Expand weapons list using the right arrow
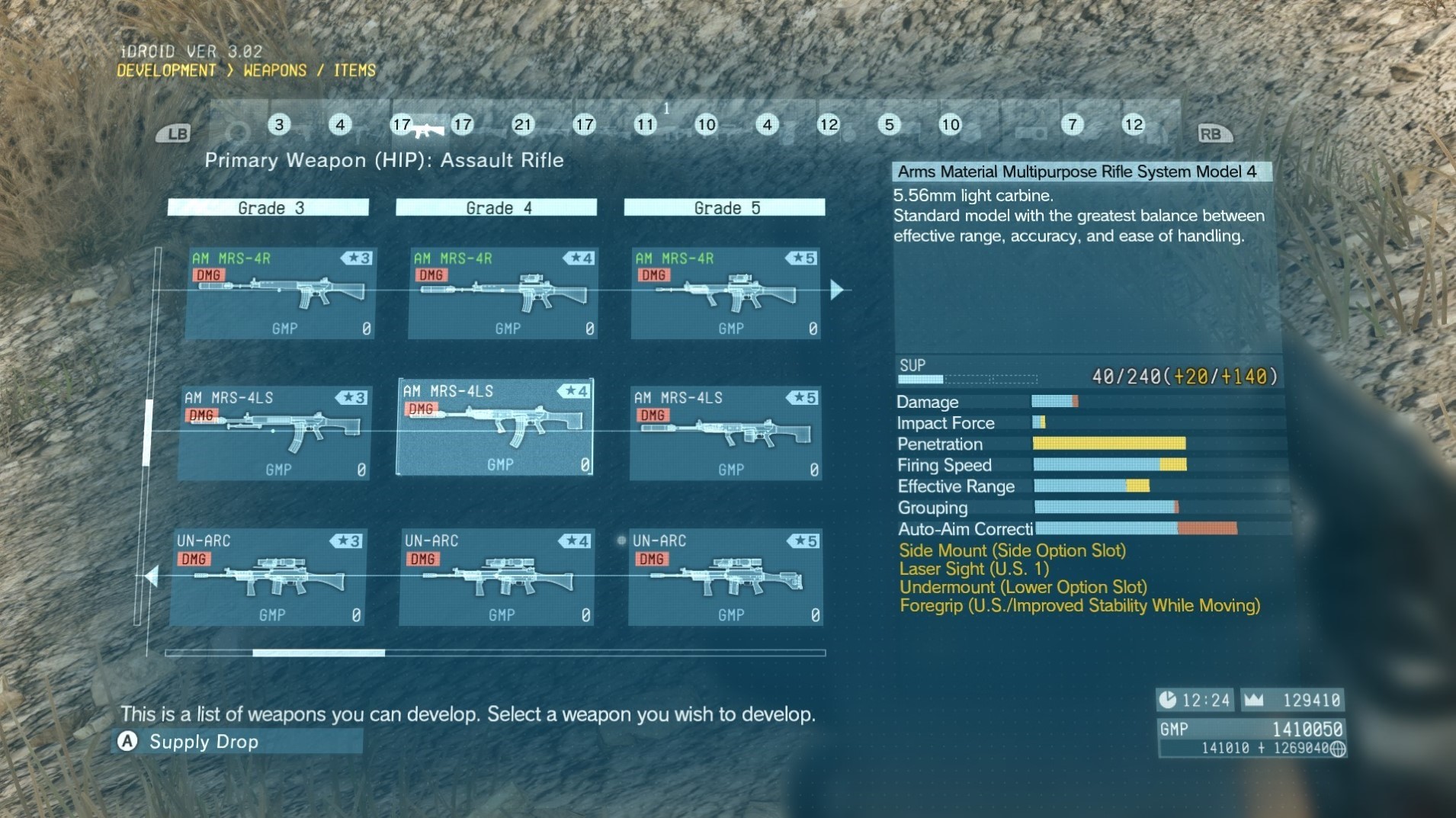 [837, 290]
